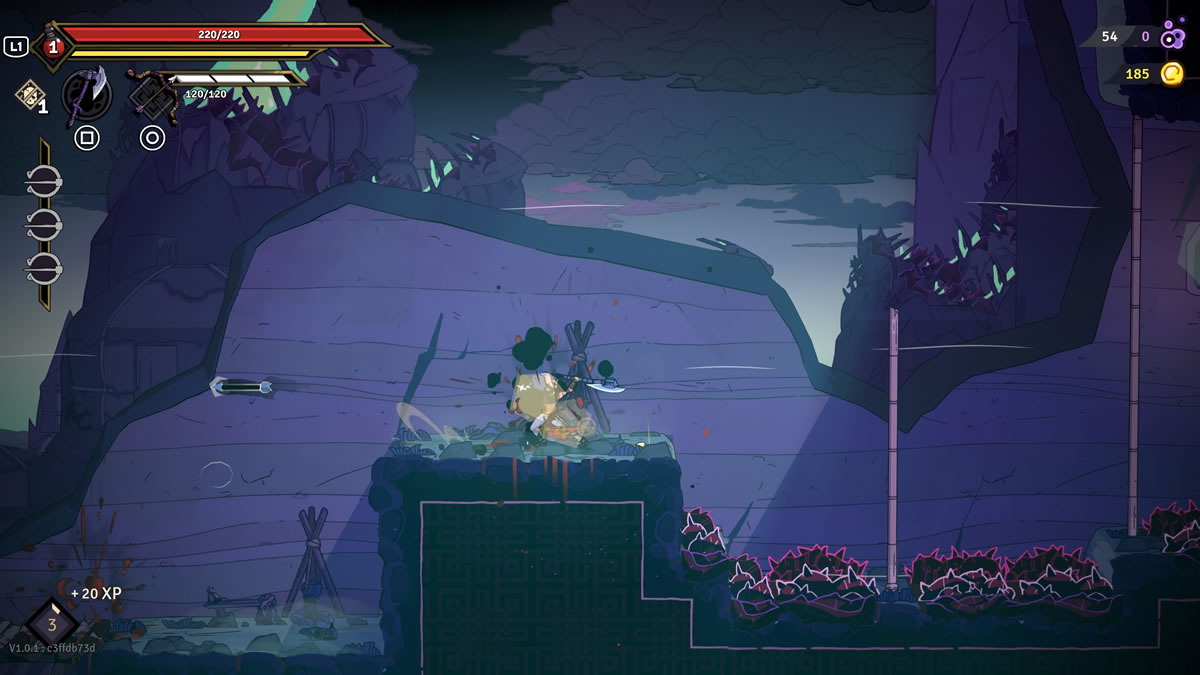This screenshot has width=1200, height=675.
Task: Click the gold coin currency icon
Action: click(x=1172, y=73)
